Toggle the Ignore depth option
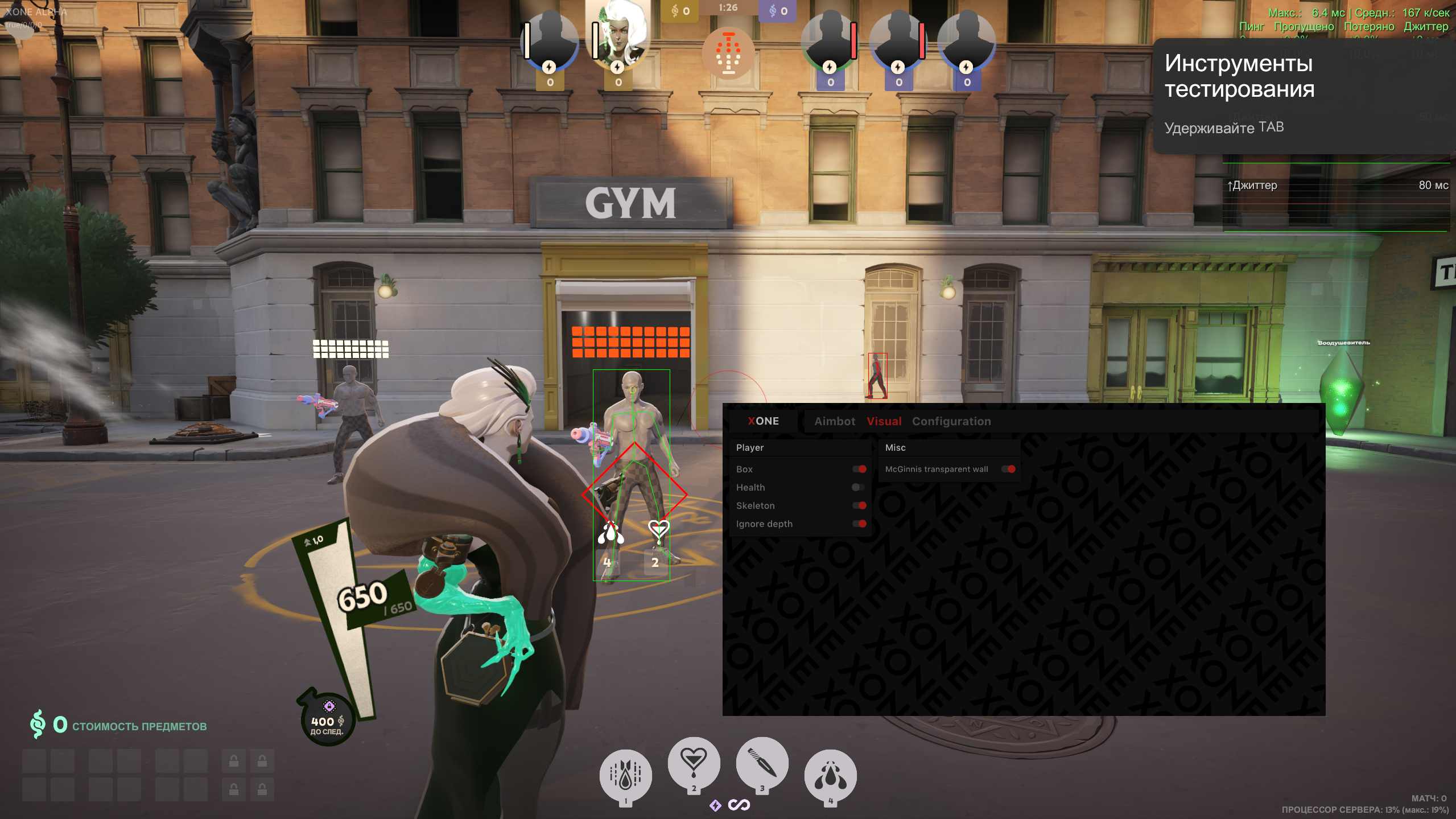 859,524
